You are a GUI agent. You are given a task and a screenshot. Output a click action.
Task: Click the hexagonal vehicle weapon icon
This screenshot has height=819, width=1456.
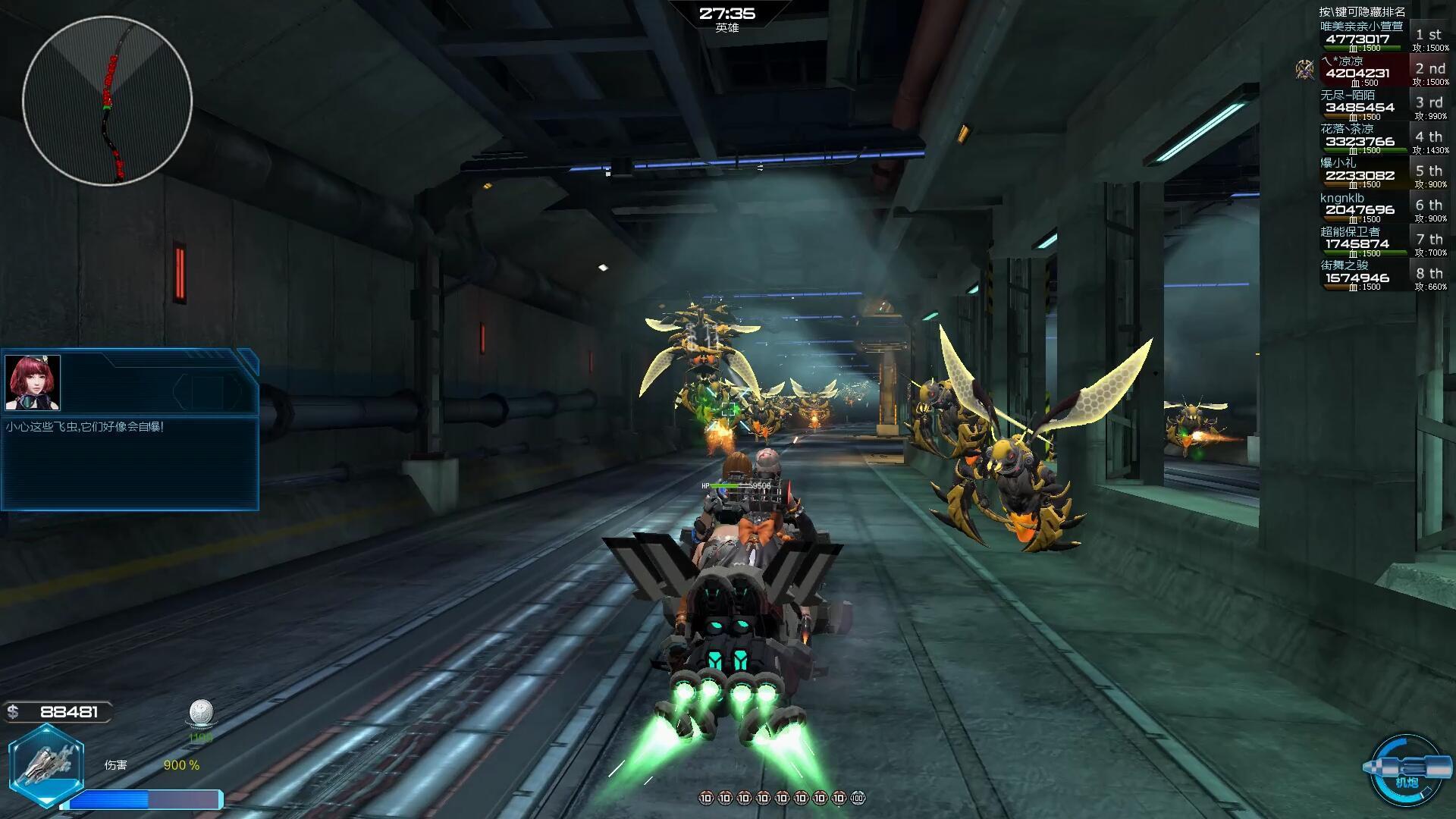pos(46,764)
